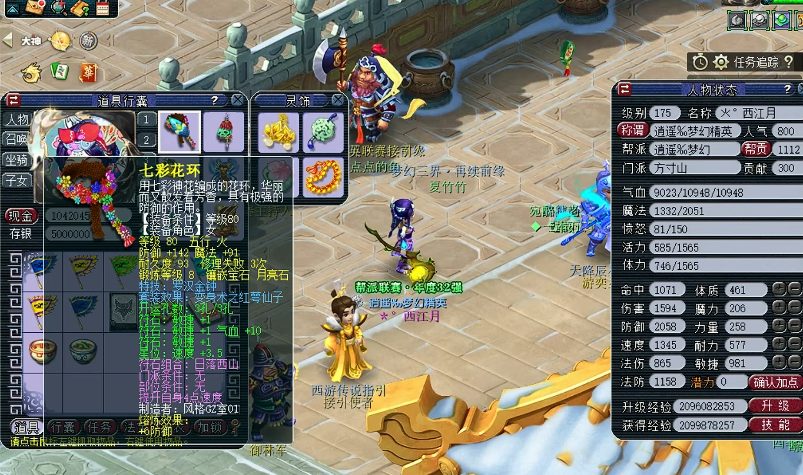Close the 道具行囊 inventory window
803x475 pixels.
click(237, 100)
